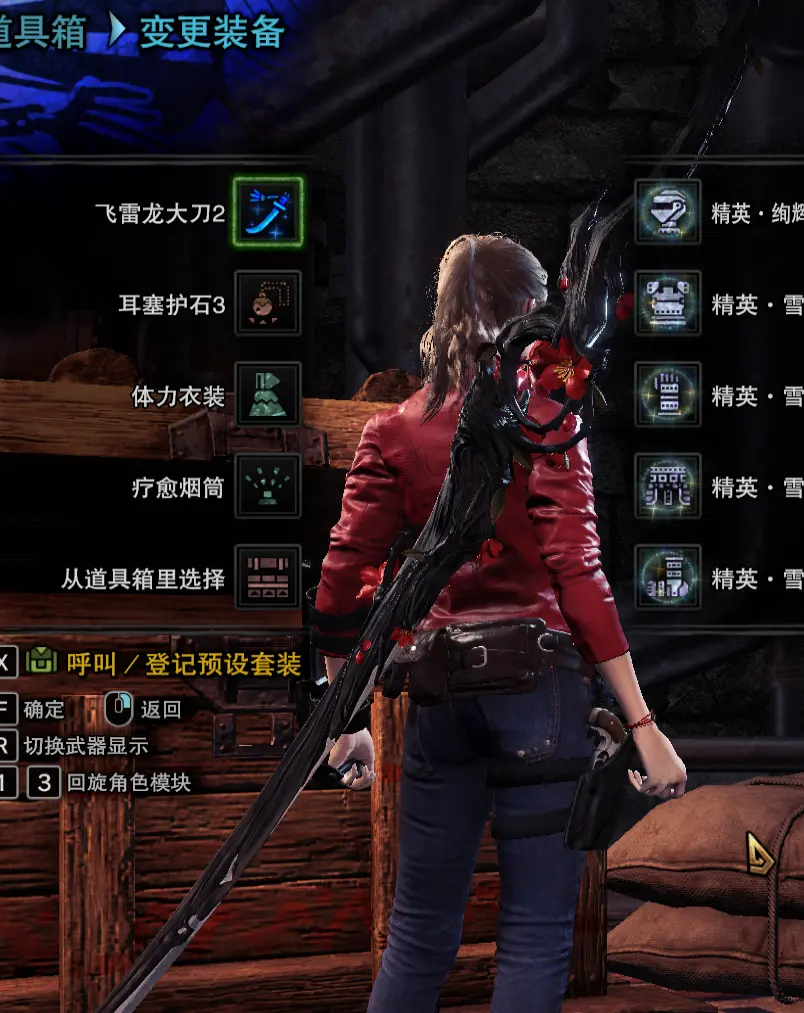Screen dimensions: 804x1013
Task: Open the 耳塞护石3 charm slot
Action: point(268,304)
